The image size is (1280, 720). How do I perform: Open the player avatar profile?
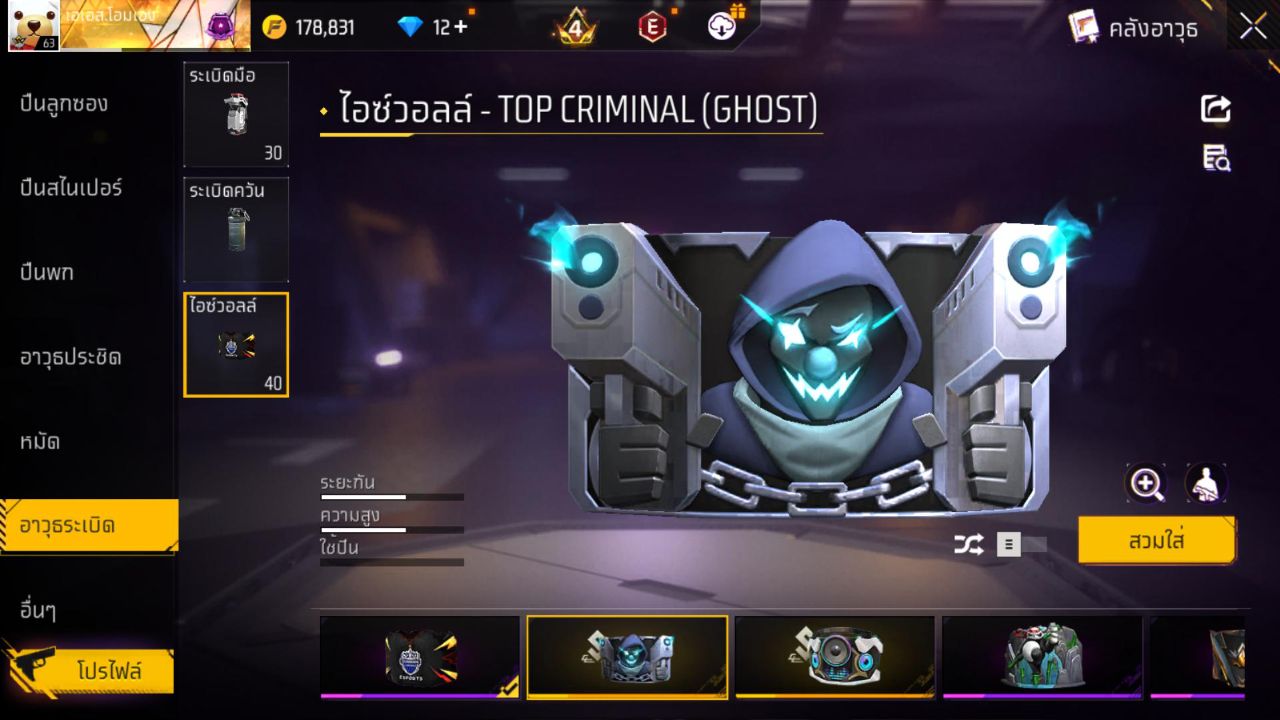point(33,25)
